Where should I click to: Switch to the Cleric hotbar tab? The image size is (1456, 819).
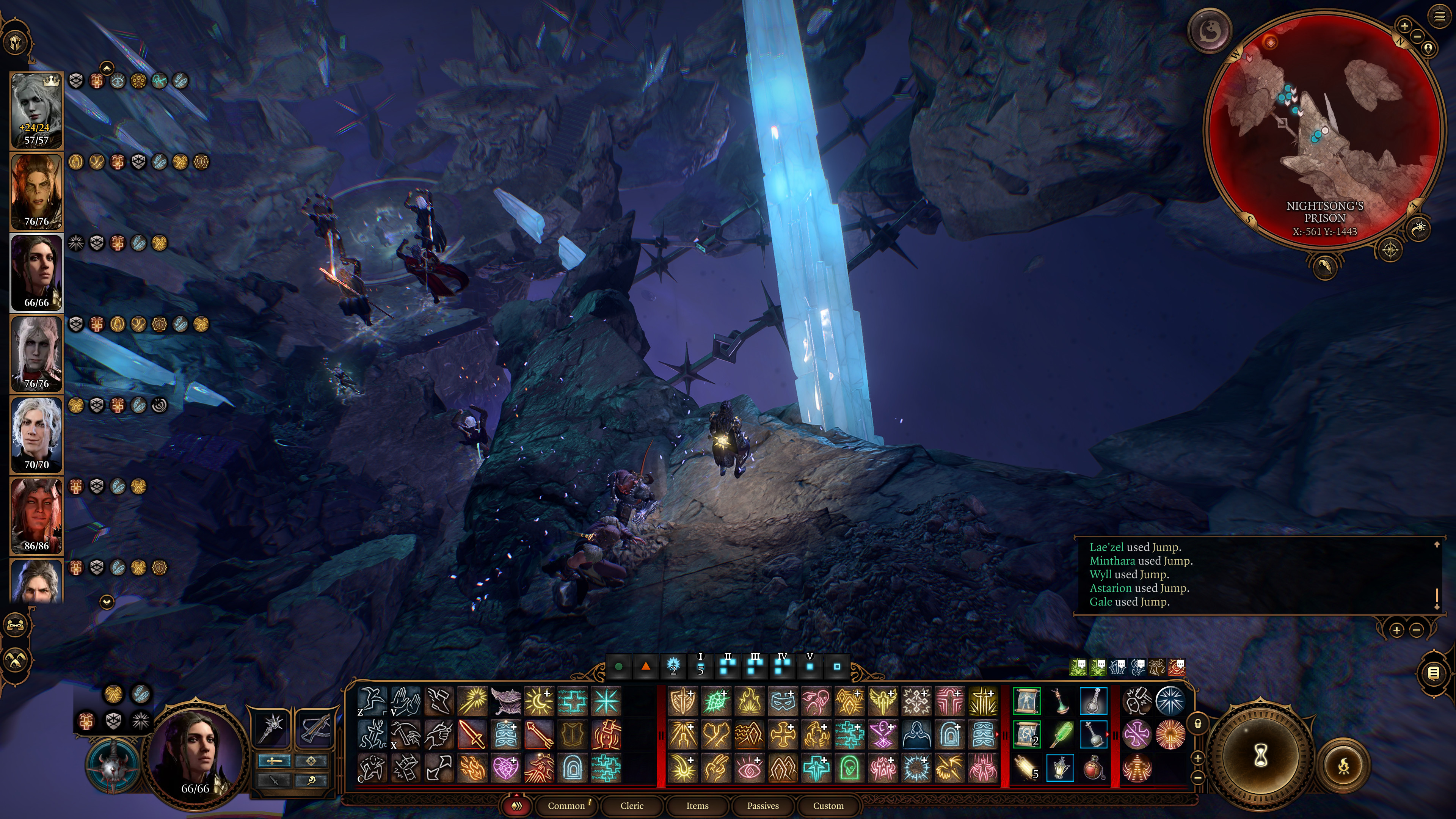[631, 805]
